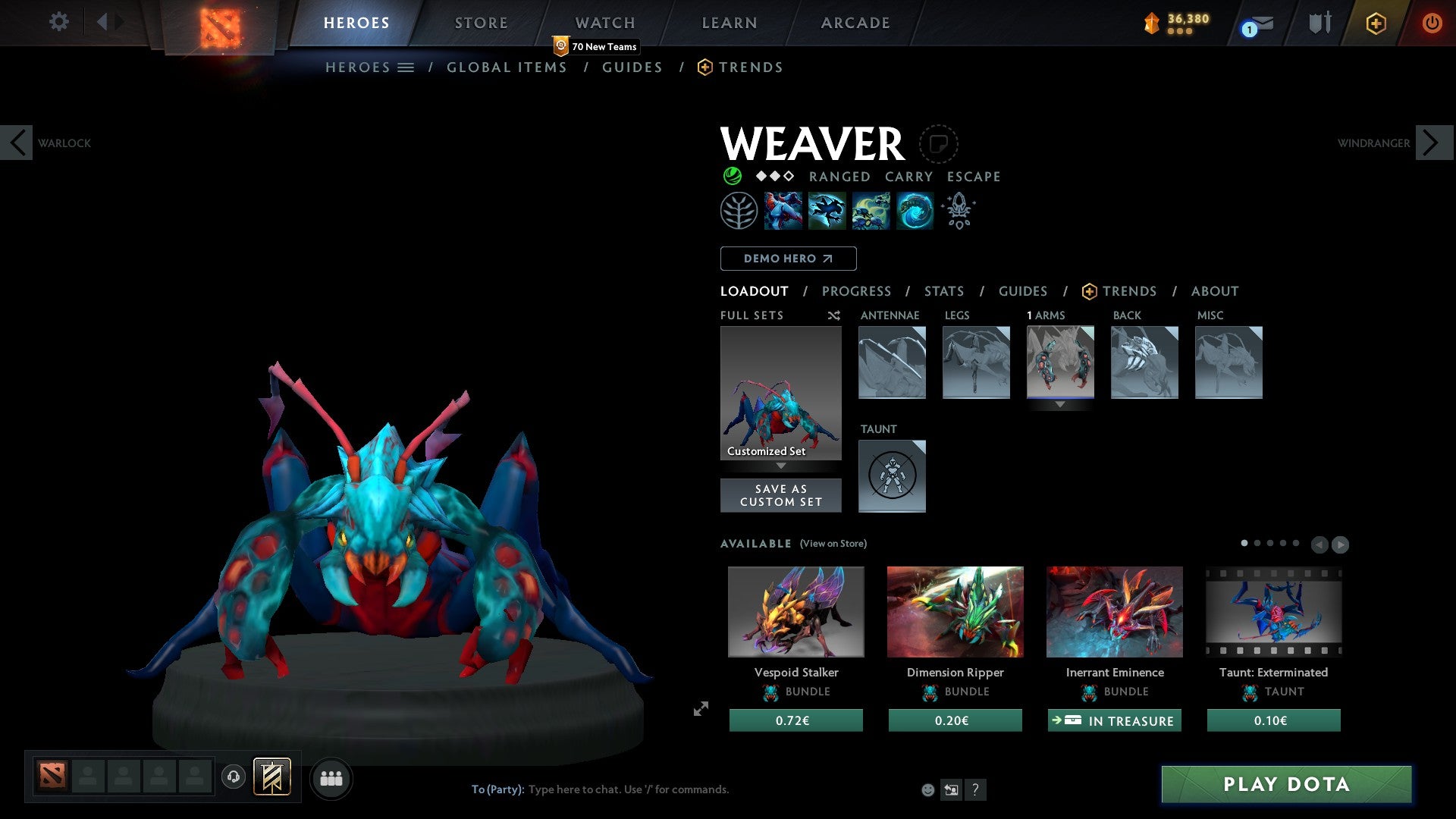This screenshot has width=1456, height=819.
Task: Toggle the randomize shuffle icon next to Full Sets
Action: [833, 315]
